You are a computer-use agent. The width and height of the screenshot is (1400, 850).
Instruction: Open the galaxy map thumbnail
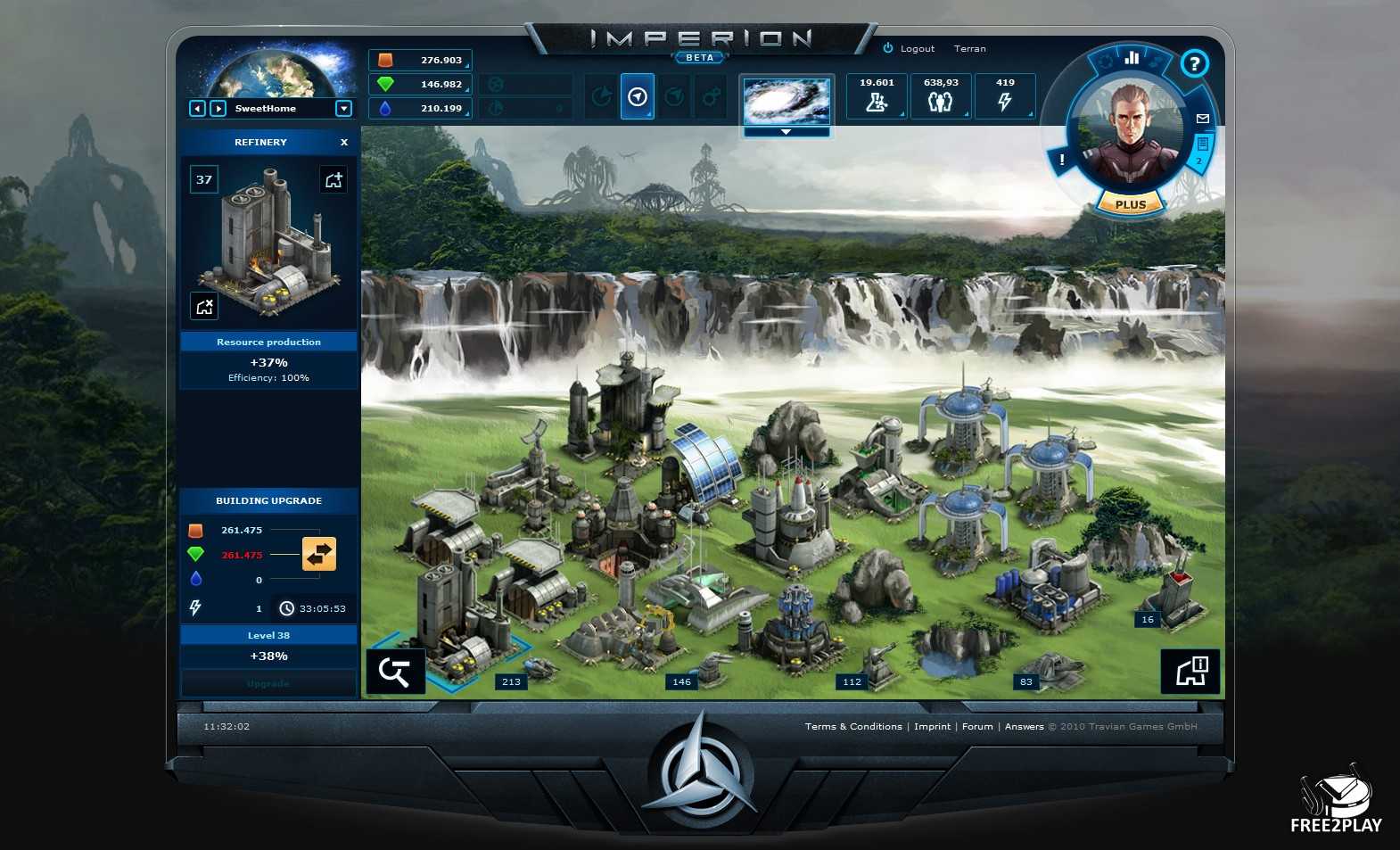pos(786,101)
